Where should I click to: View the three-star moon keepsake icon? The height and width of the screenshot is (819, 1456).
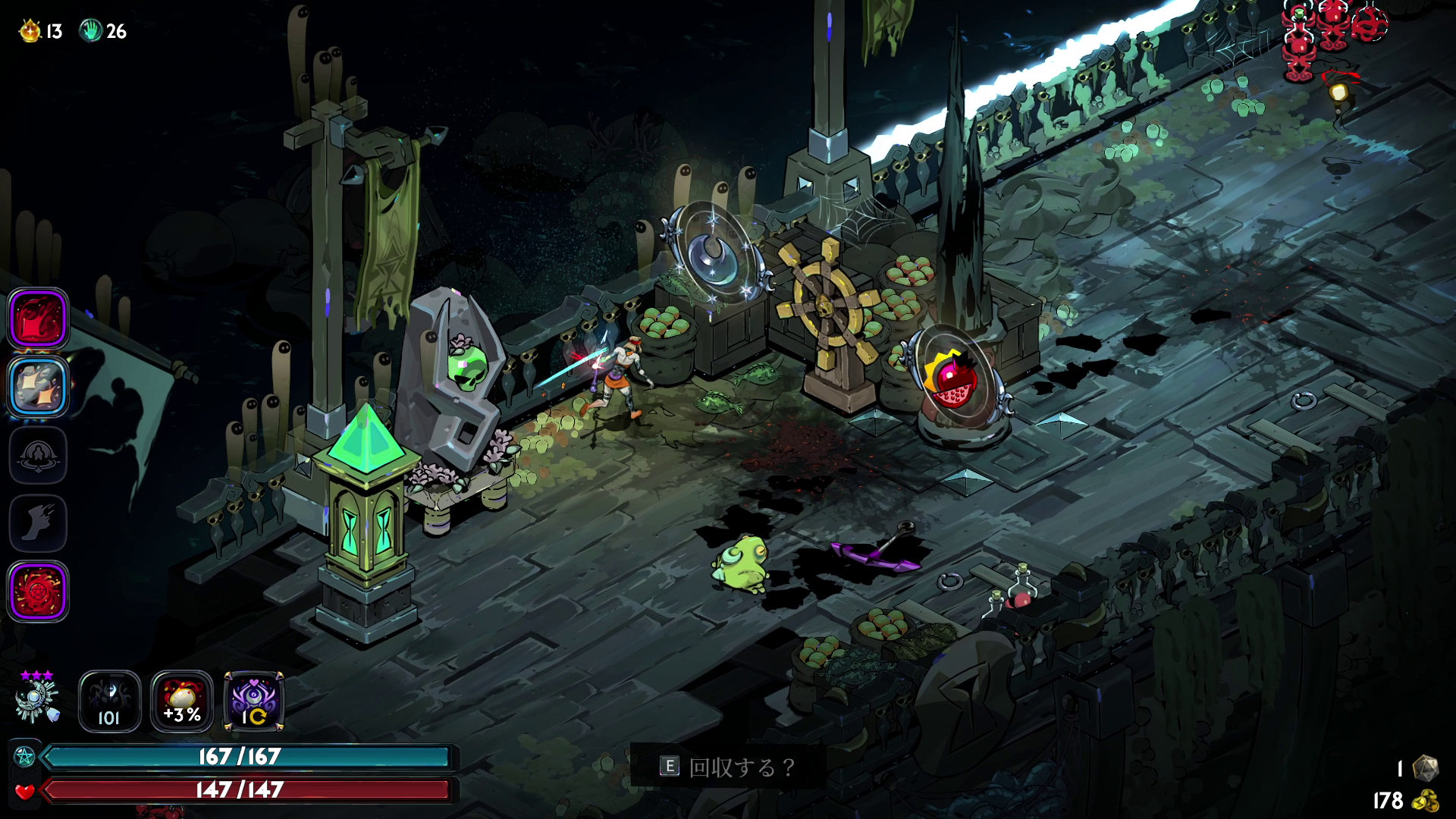click(36, 699)
